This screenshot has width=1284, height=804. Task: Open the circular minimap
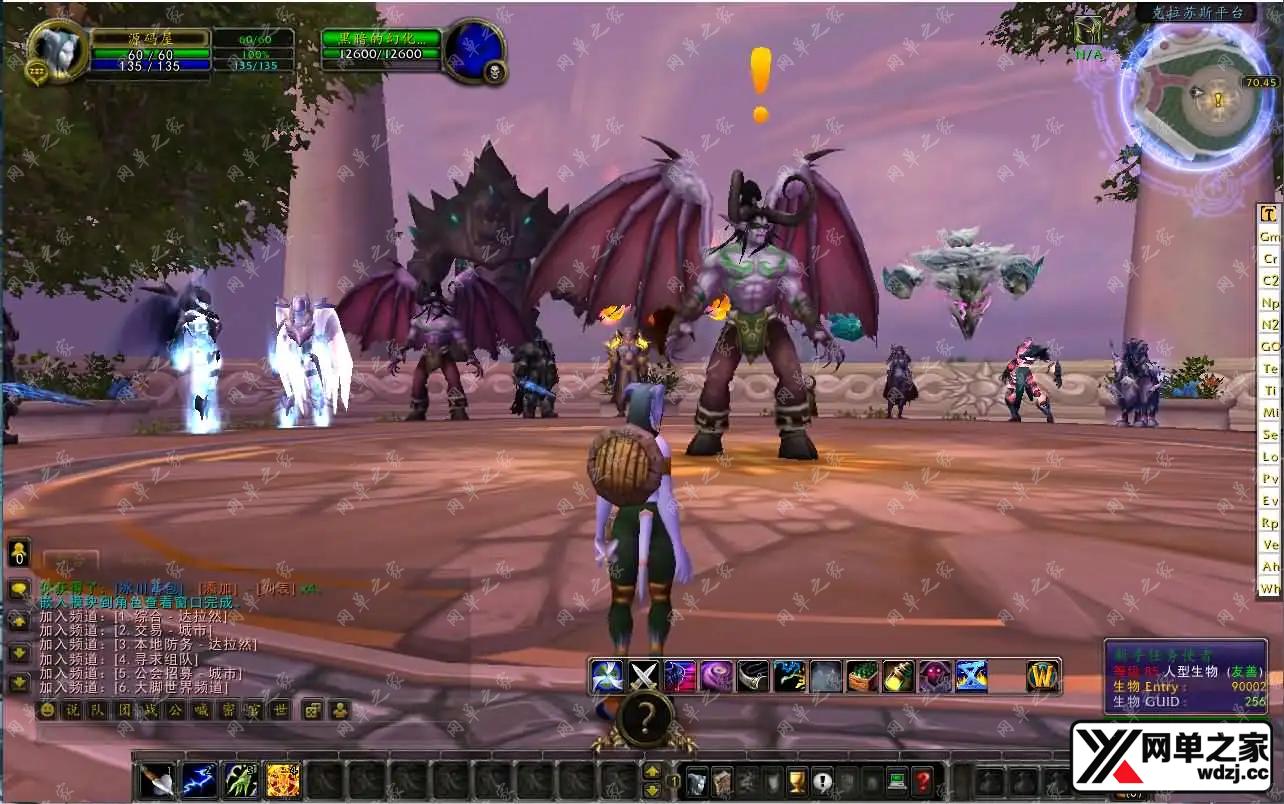click(1196, 92)
